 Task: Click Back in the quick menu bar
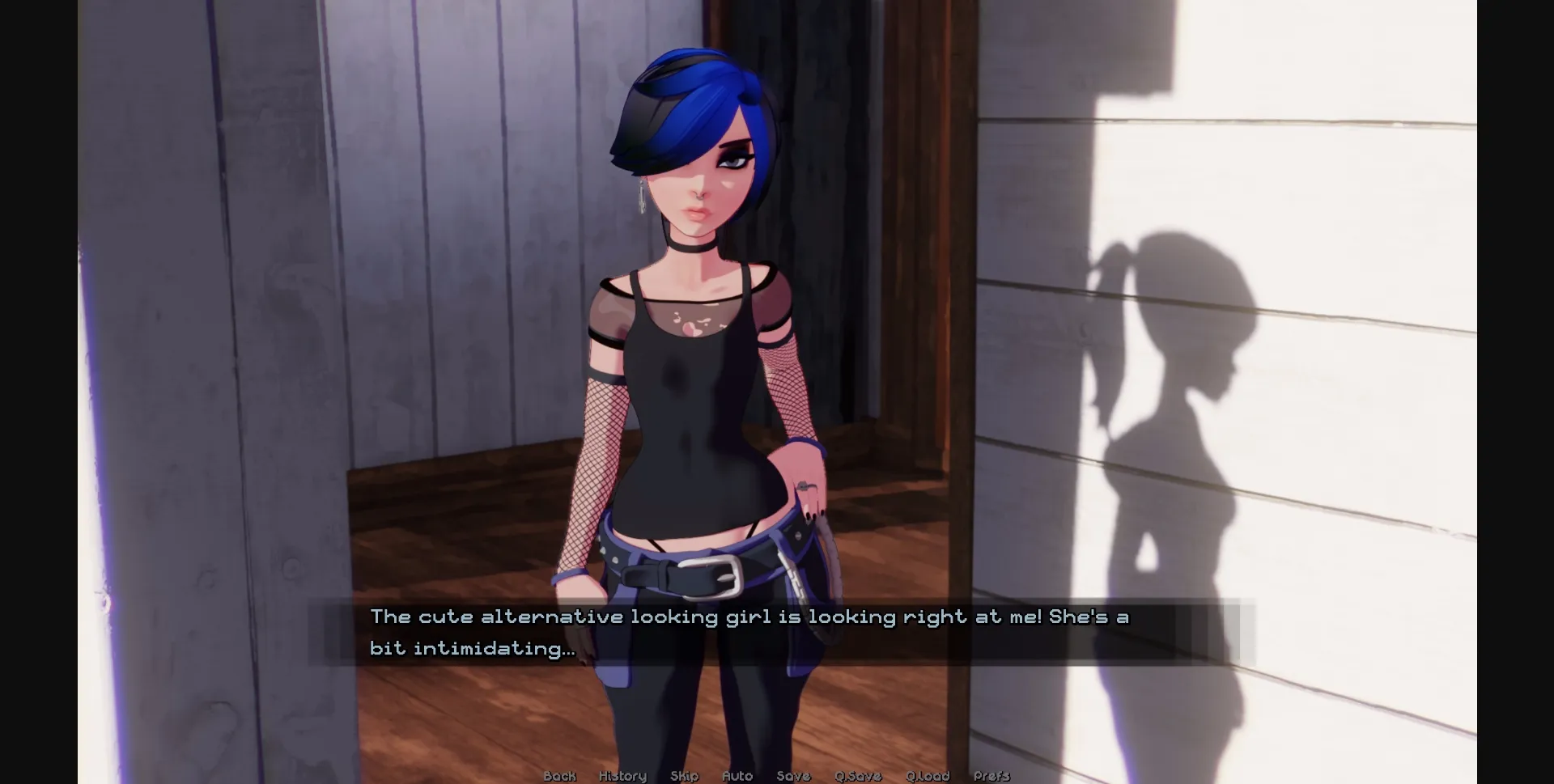[558, 776]
